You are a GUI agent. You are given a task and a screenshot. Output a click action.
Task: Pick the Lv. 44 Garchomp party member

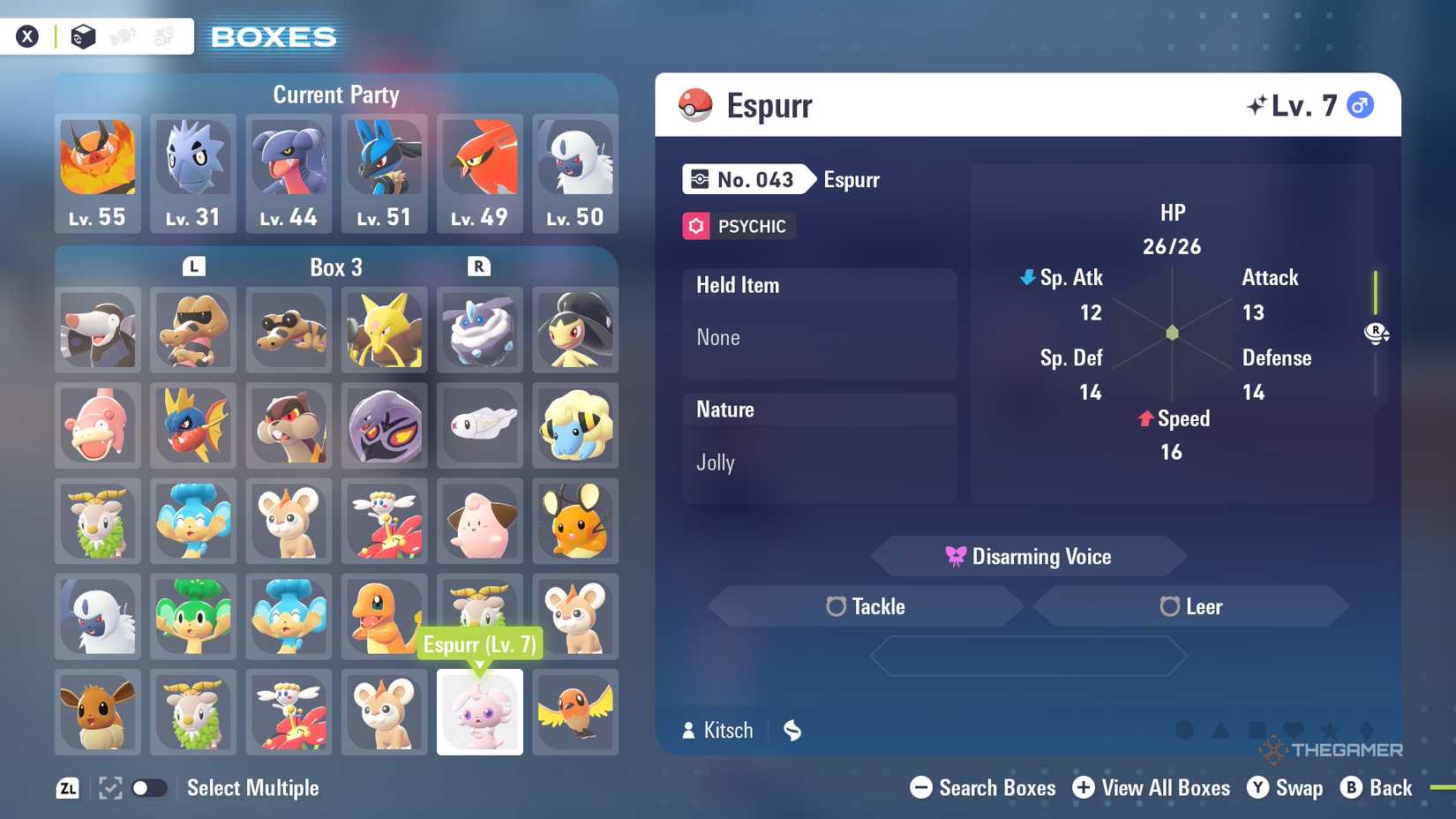click(289, 173)
